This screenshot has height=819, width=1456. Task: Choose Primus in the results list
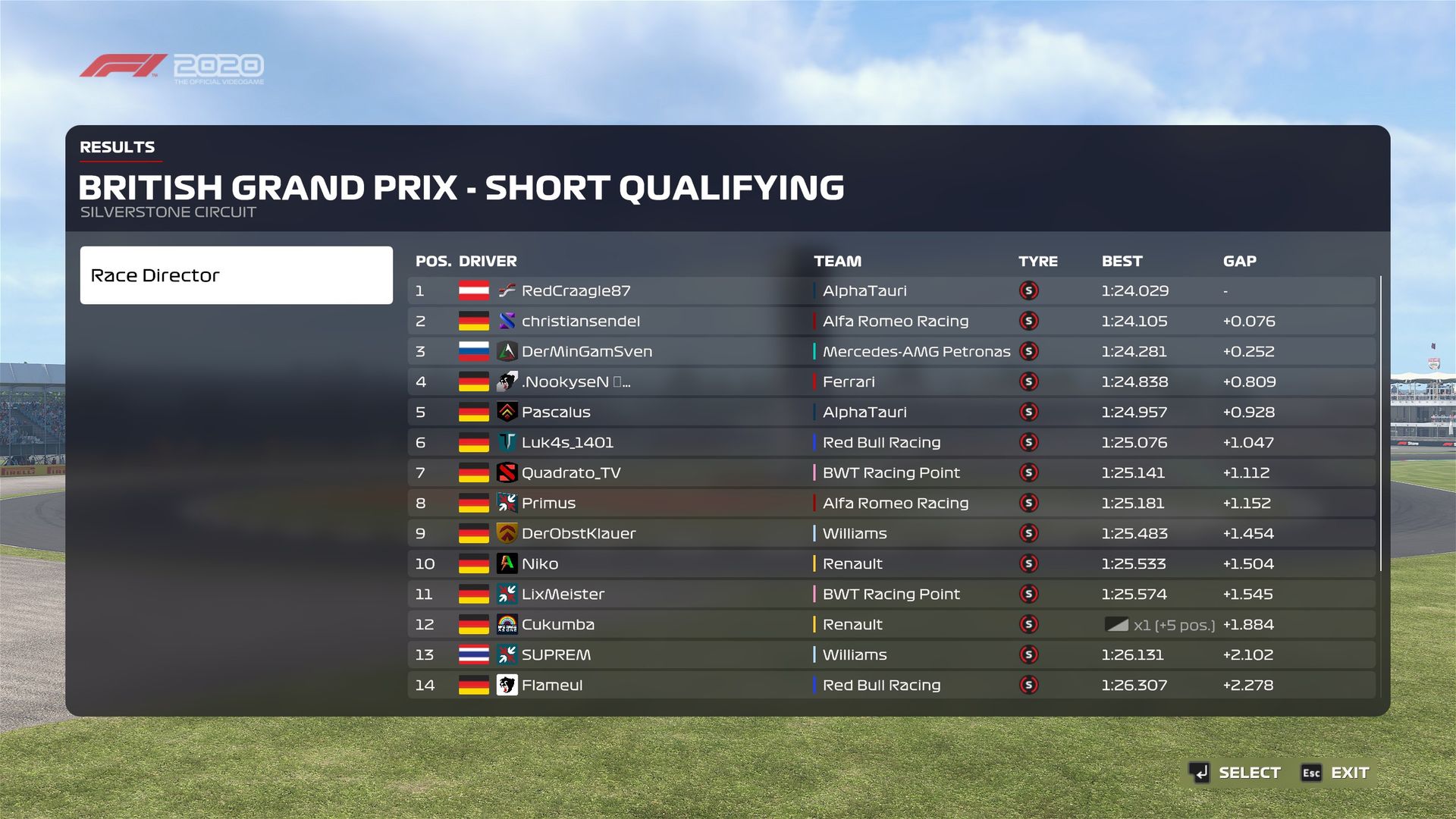891,503
